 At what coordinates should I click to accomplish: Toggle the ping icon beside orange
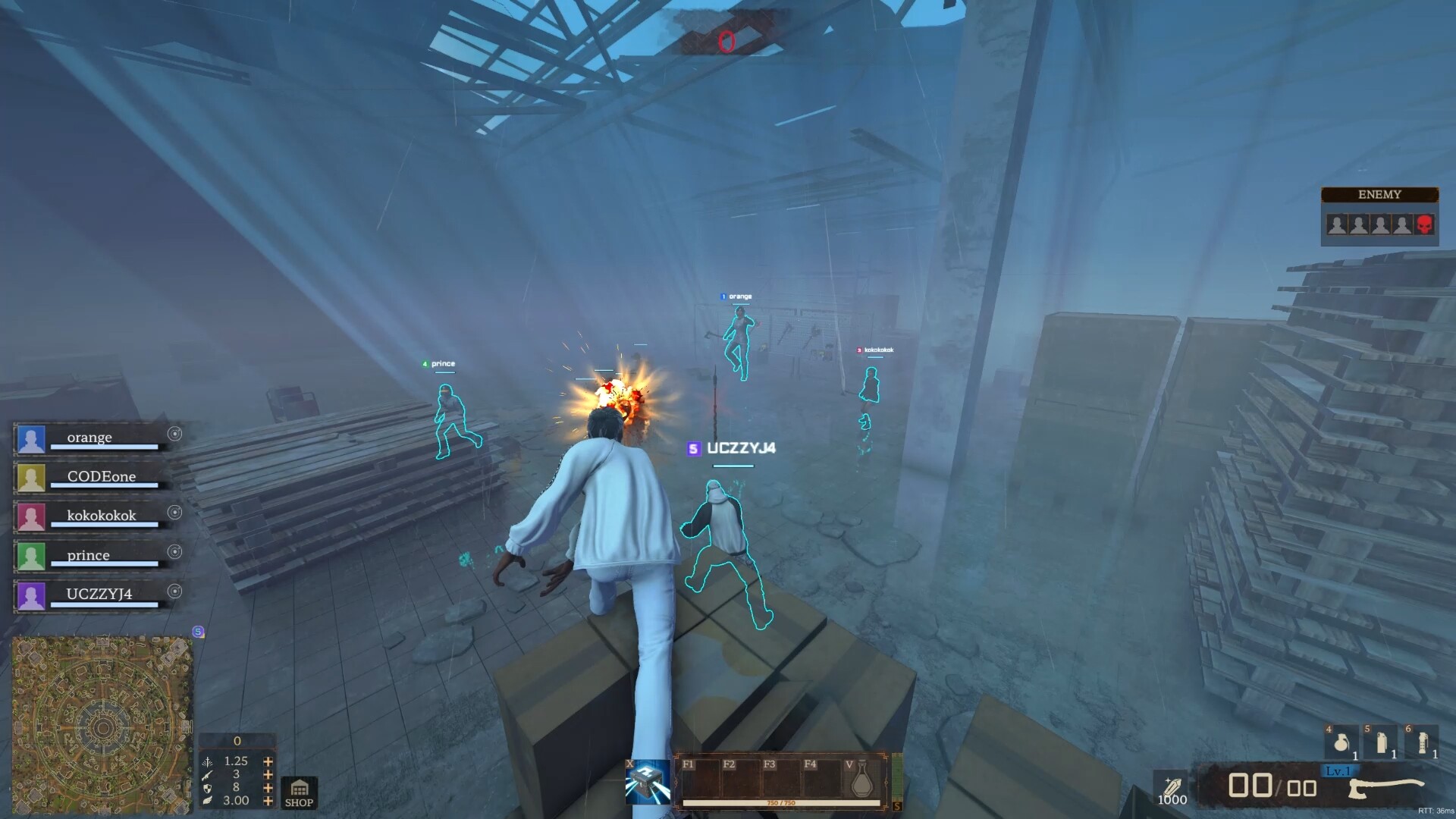point(175,435)
